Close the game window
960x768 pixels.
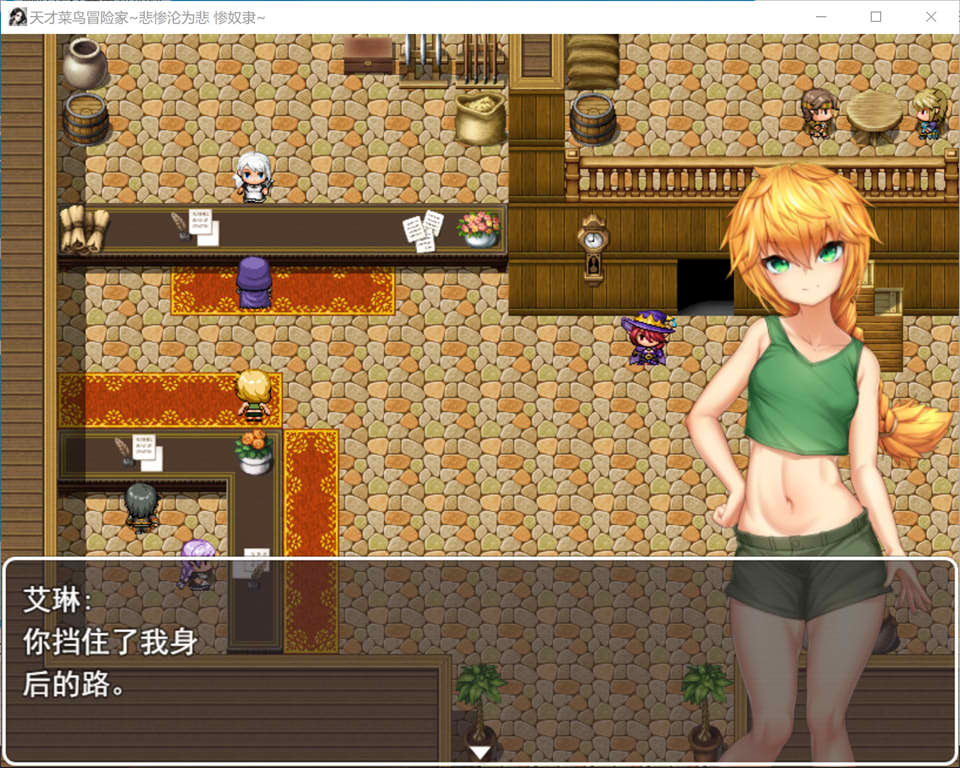931,17
